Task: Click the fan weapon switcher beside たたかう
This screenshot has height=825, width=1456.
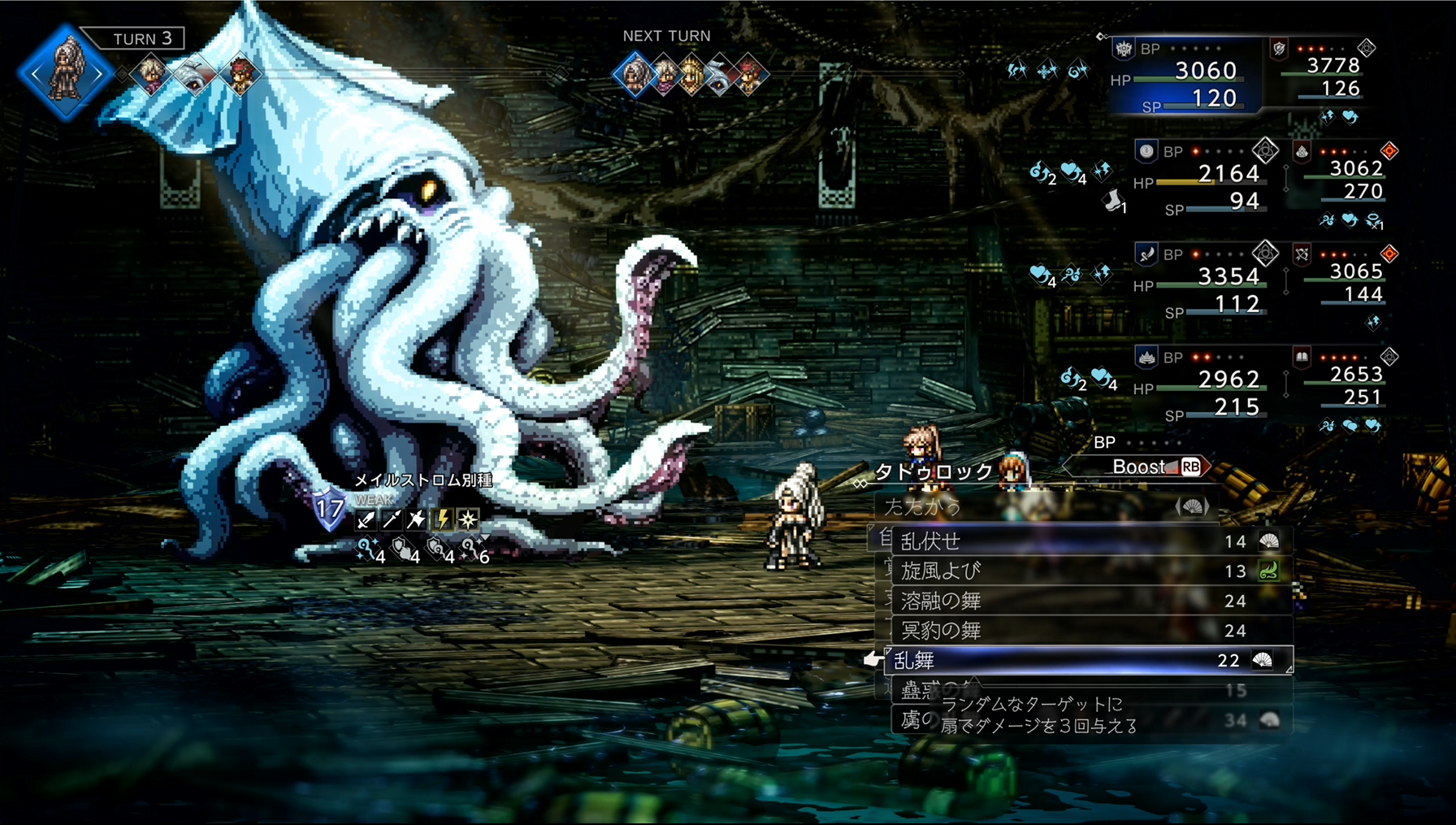Action: 1192,507
